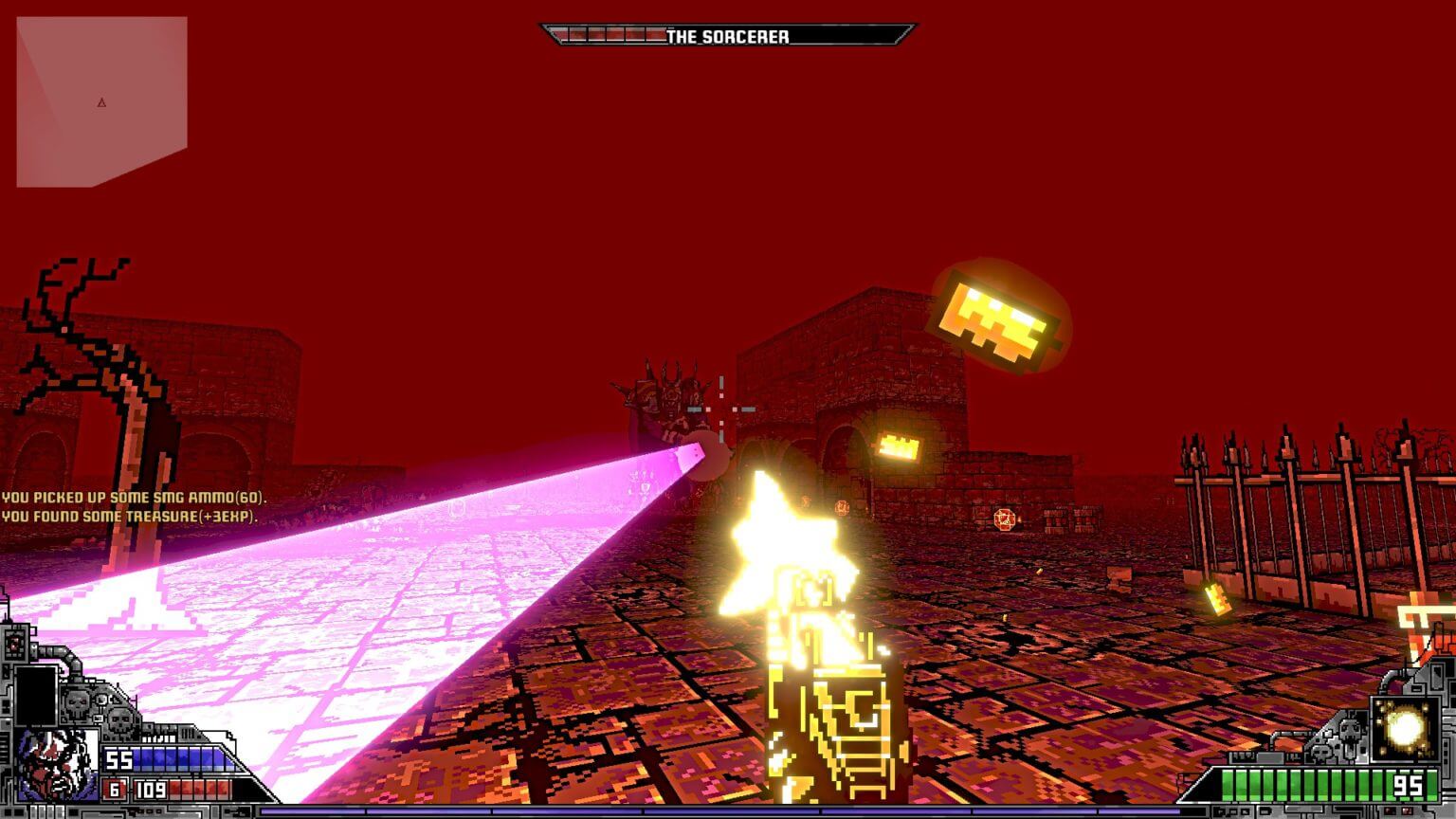Select the tiny red sprite icon top of left HUD

click(13, 643)
